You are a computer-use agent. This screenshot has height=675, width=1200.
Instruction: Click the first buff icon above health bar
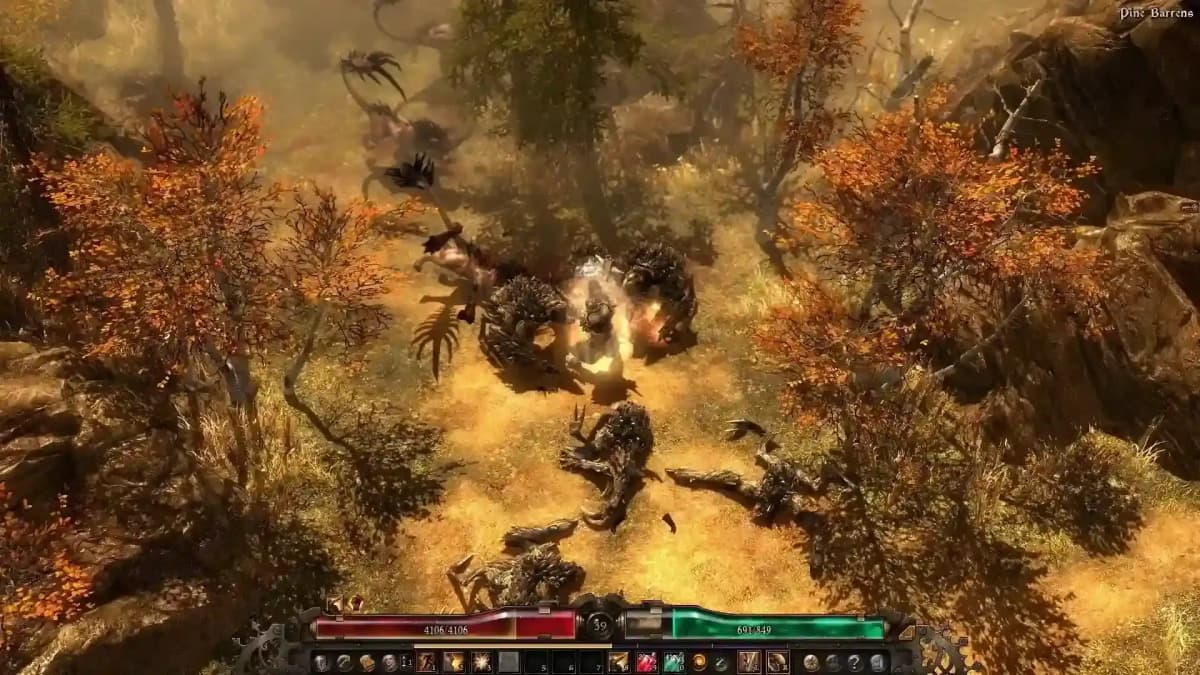click(x=337, y=603)
